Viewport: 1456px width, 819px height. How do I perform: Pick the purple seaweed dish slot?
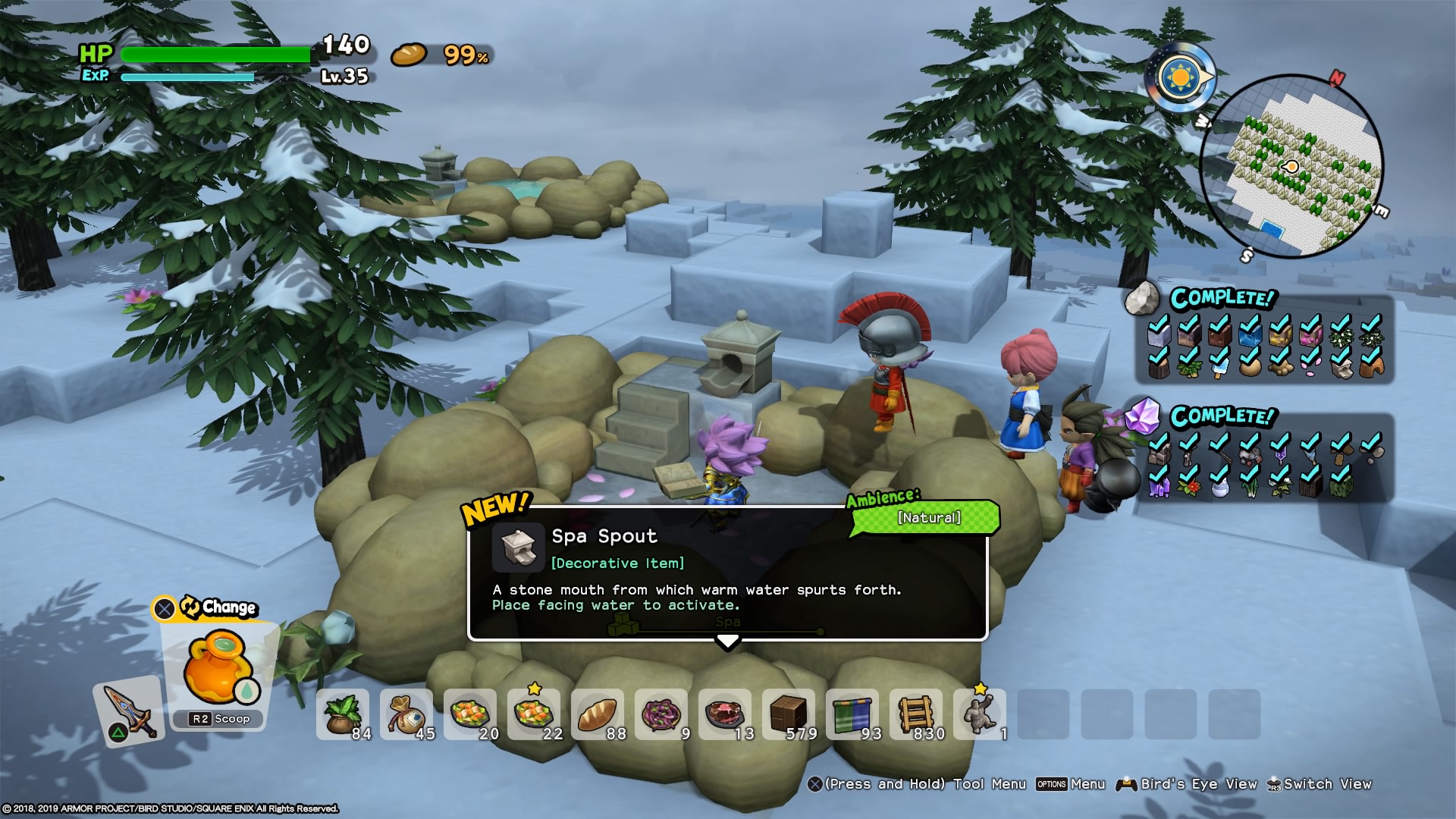(x=661, y=714)
